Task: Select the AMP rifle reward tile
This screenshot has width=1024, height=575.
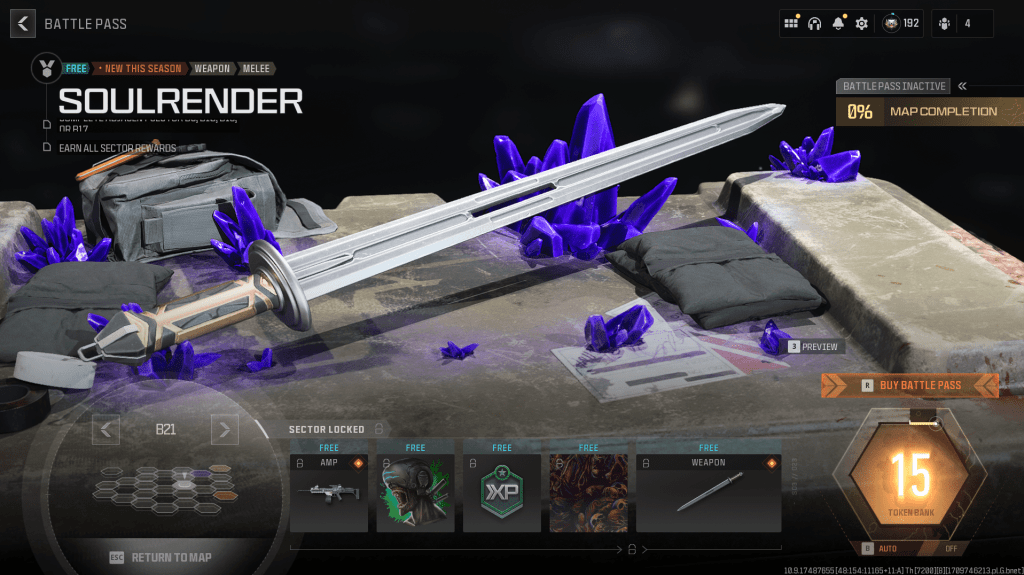Action: pyautogui.click(x=329, y=493)
